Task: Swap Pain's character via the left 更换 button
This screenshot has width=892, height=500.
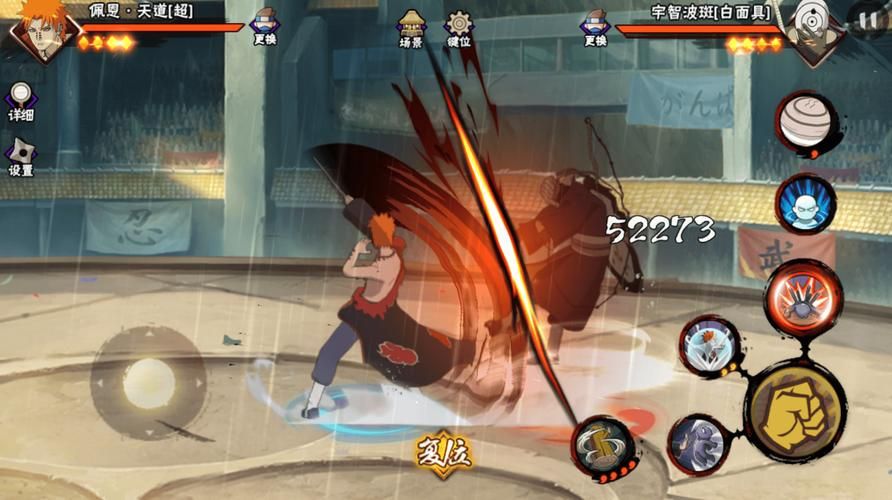Action: [x=264, y=25]
